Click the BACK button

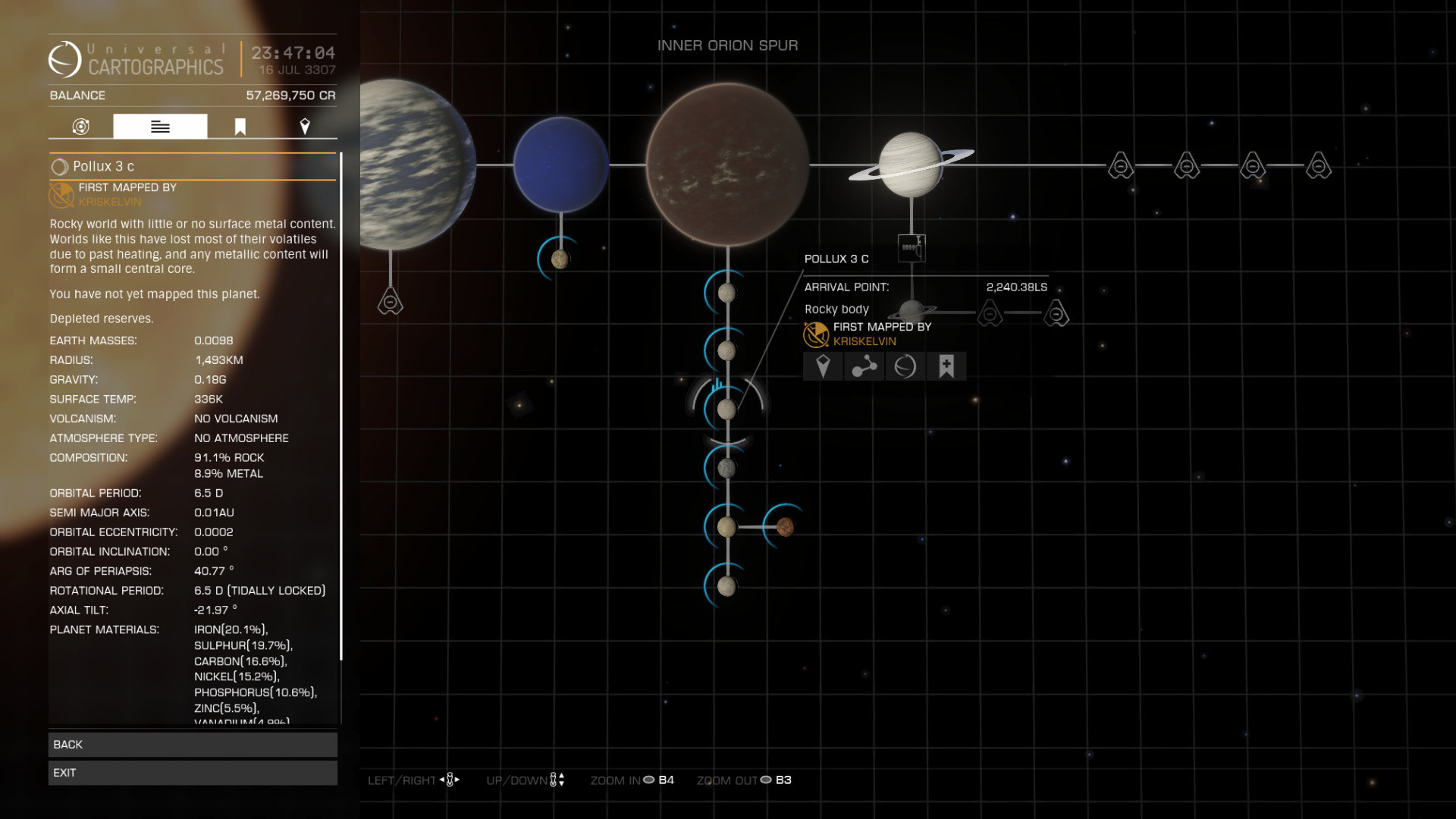click(x=193, y=745)
